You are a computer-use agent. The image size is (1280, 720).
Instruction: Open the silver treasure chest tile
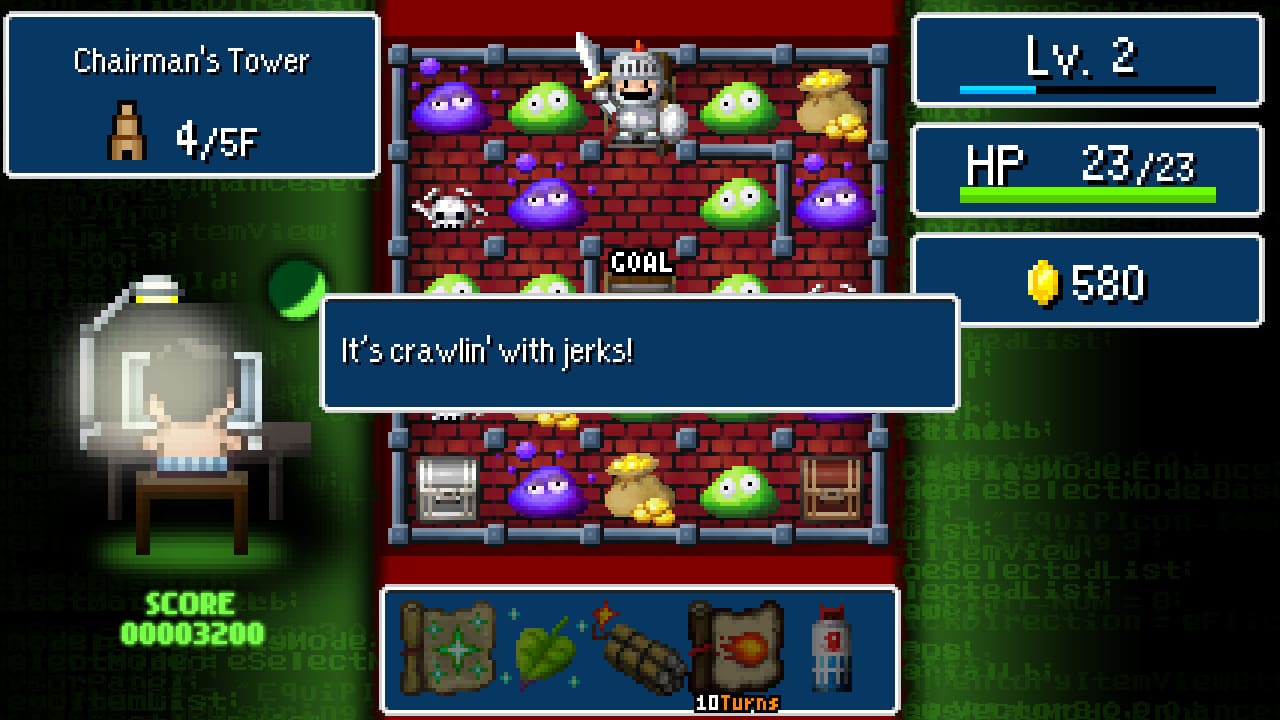pos(447,489)
